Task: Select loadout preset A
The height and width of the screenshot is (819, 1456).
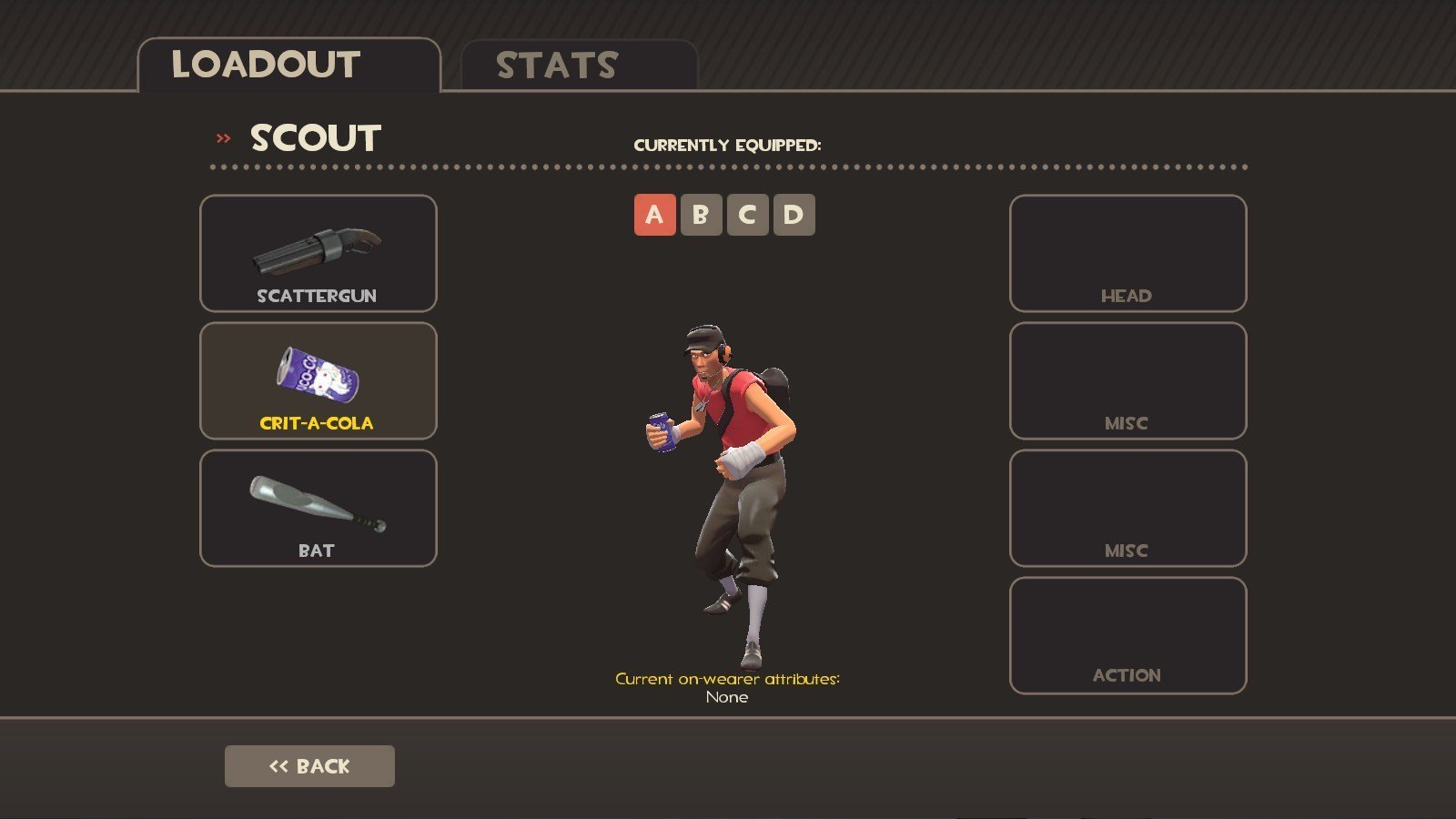Action: click(x=654, y=215)
